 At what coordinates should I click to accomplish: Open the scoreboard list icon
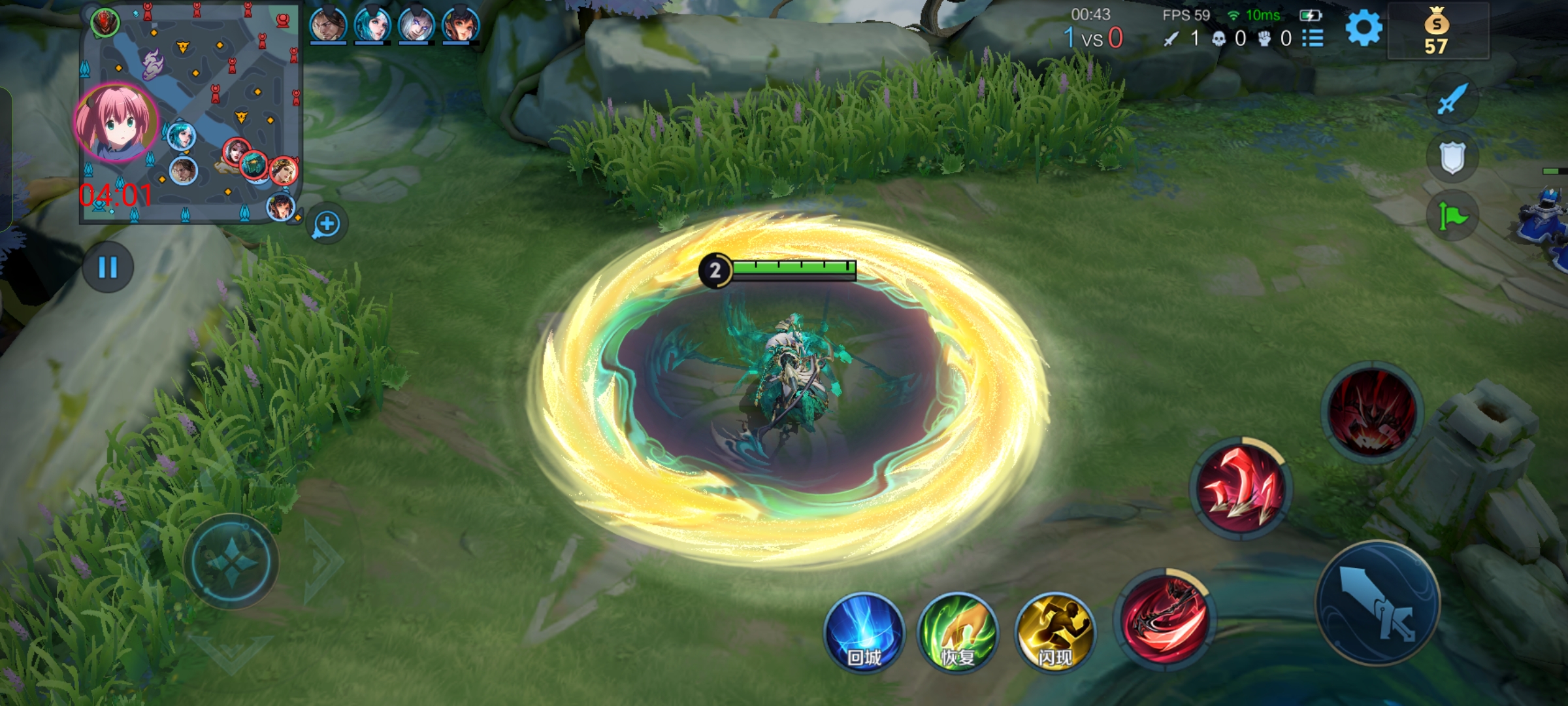tap(1313, 39)
